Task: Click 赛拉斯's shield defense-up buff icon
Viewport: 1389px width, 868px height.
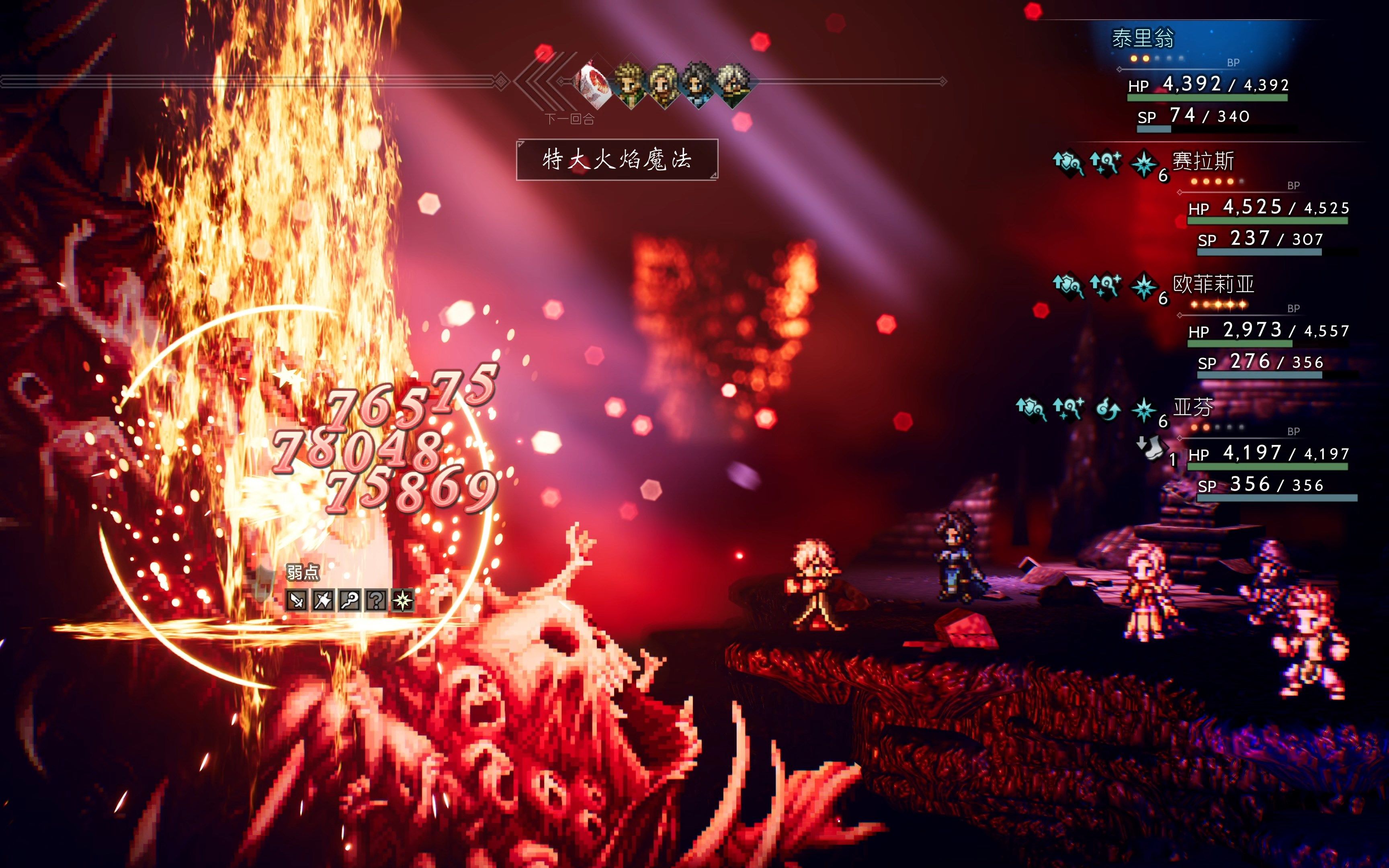Action: click(x=1067, y=163)
